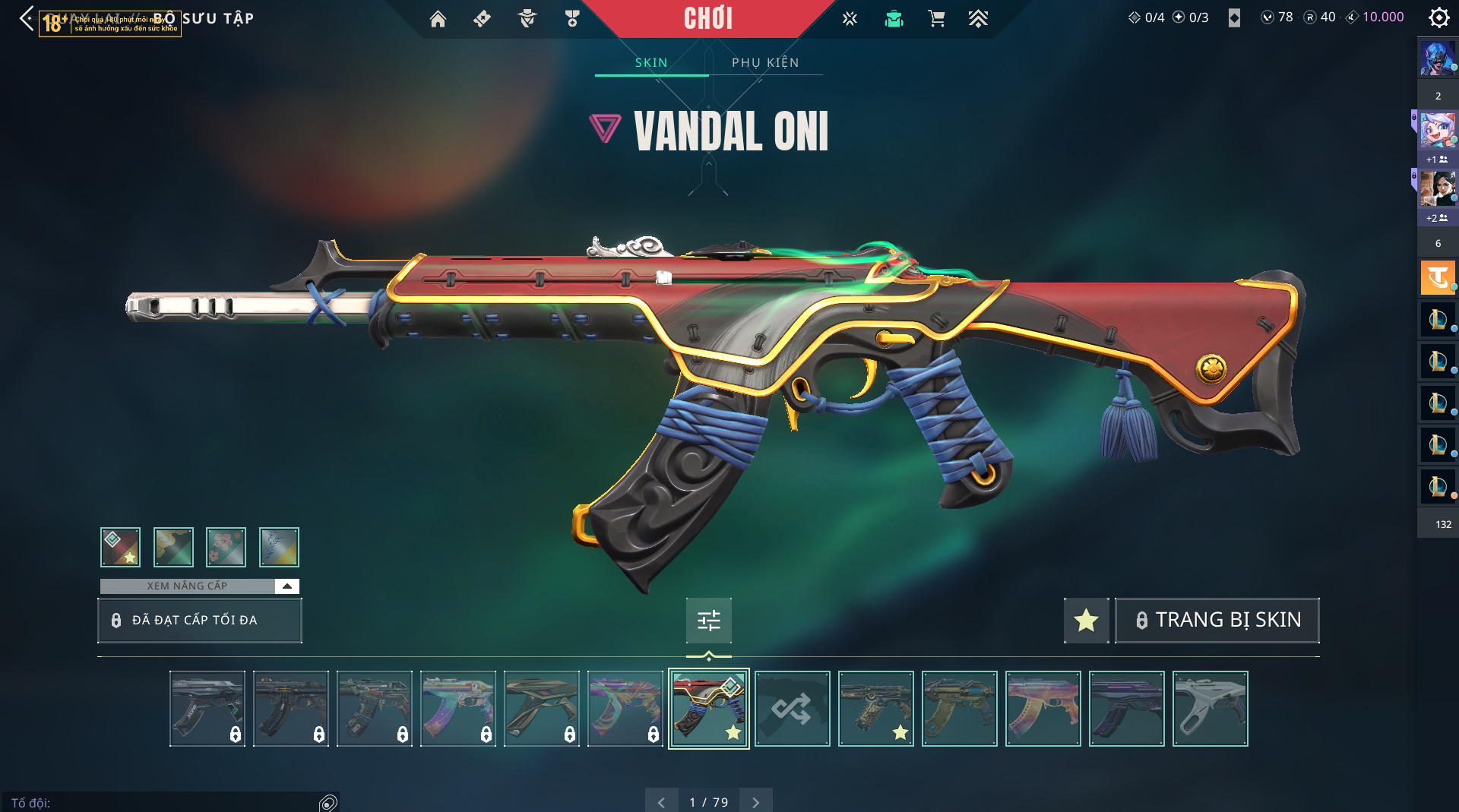Toggle the favorite star button
This screenshot has height=812, width=1459.
click(1086, 620)
